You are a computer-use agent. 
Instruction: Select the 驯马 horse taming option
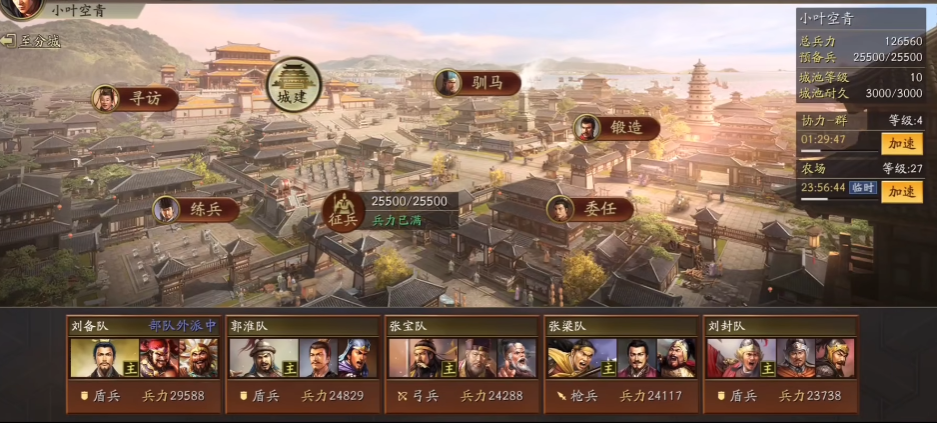[478, 82]
